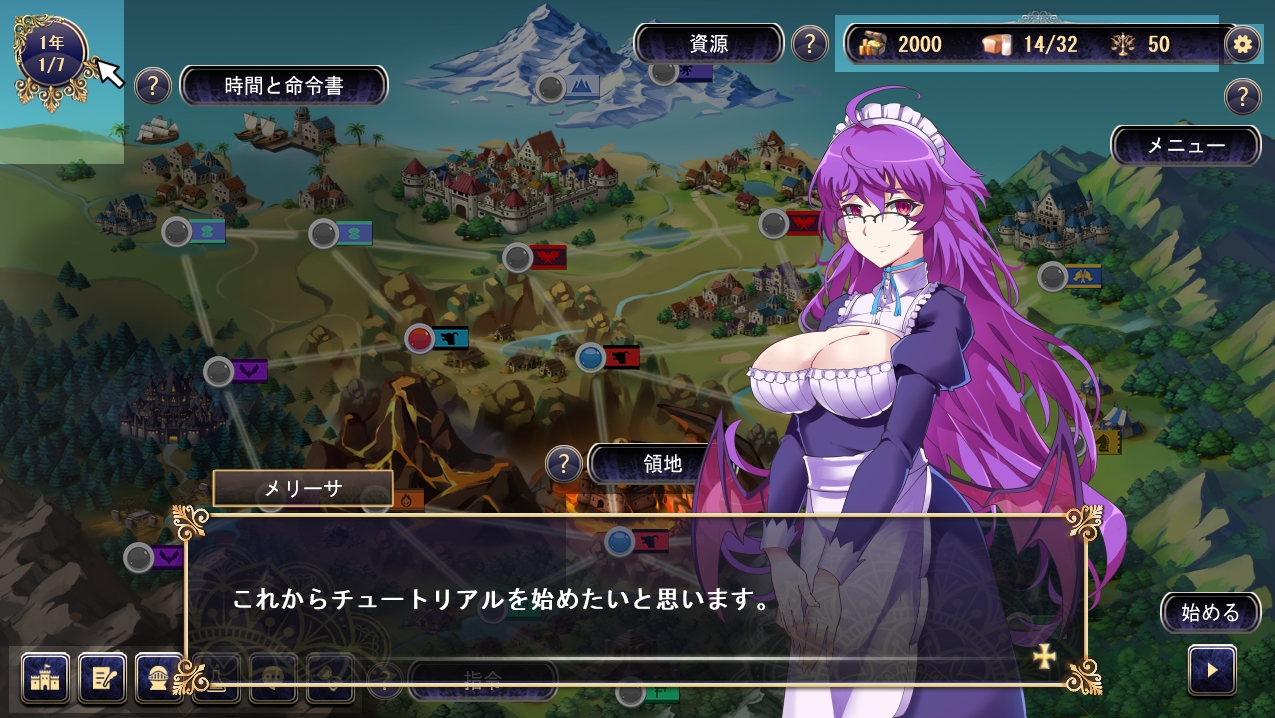Image resolution: width=1275 pixels, height=718 pixels.
Task: Select the red orb node with black flag
Action: coord(421,338)
